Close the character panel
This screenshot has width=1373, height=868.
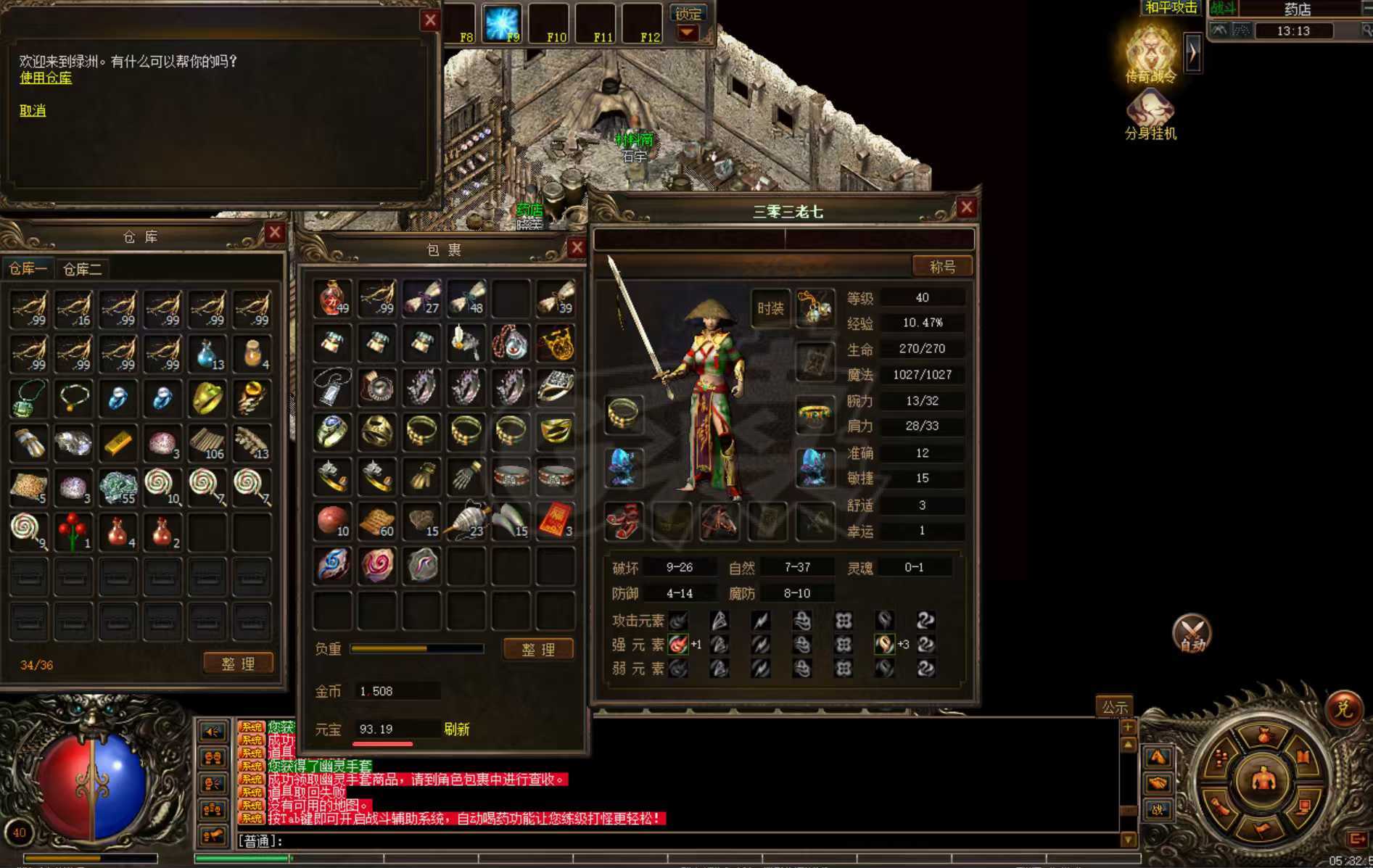pyautogui.click(x=966, y=208)
